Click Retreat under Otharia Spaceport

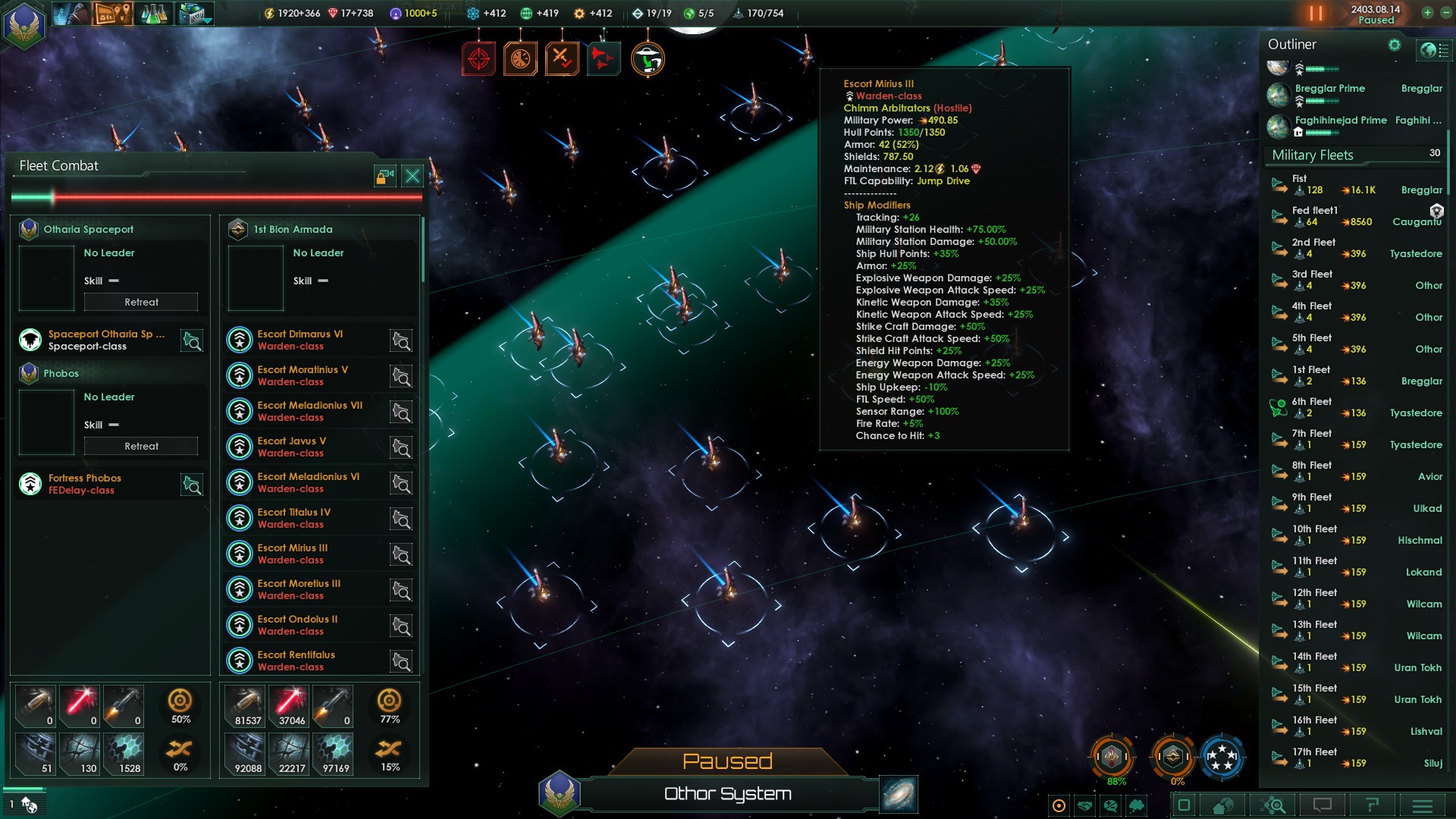[141, 302]
